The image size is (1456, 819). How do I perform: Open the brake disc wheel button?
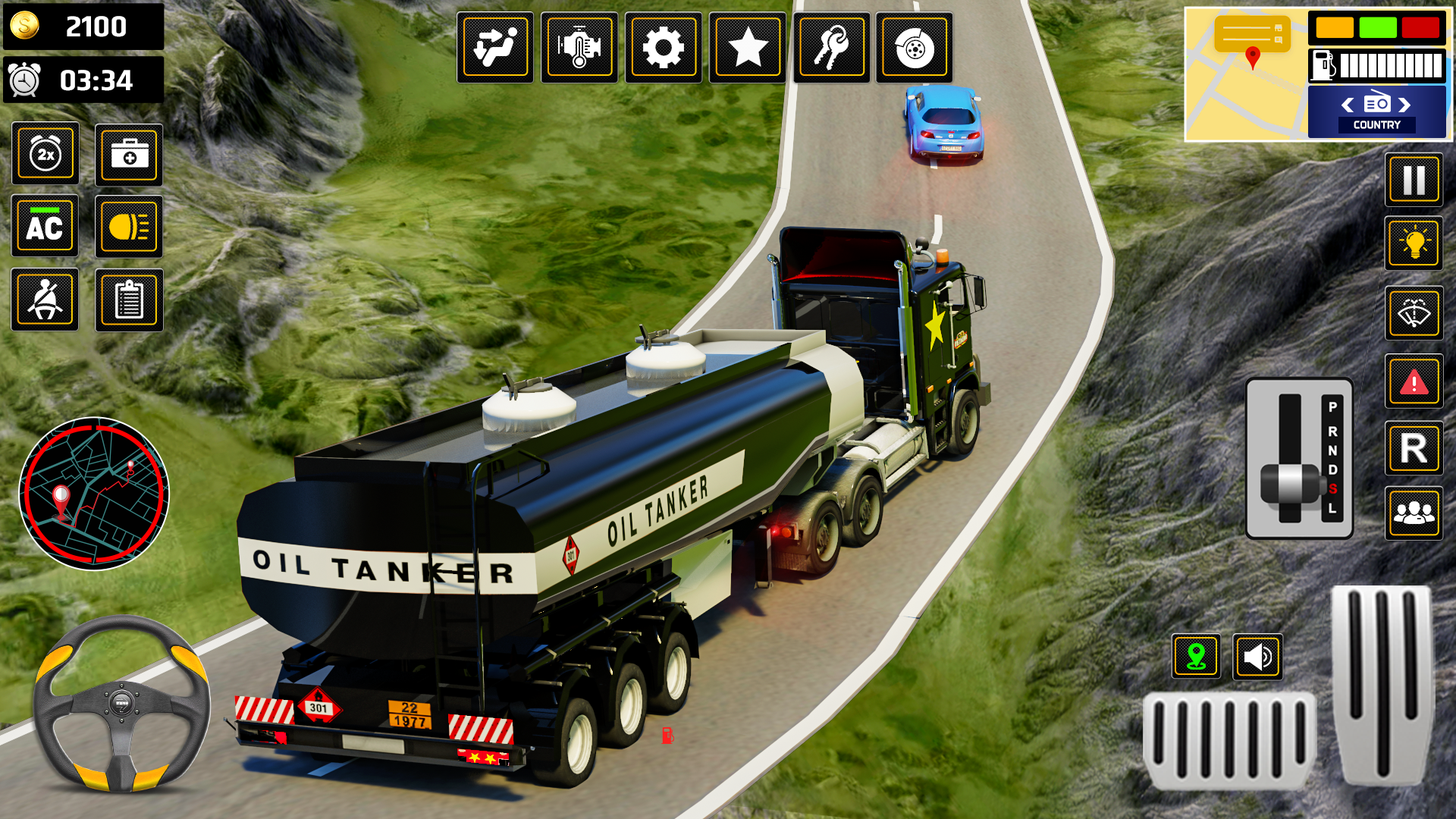point(914,48)
